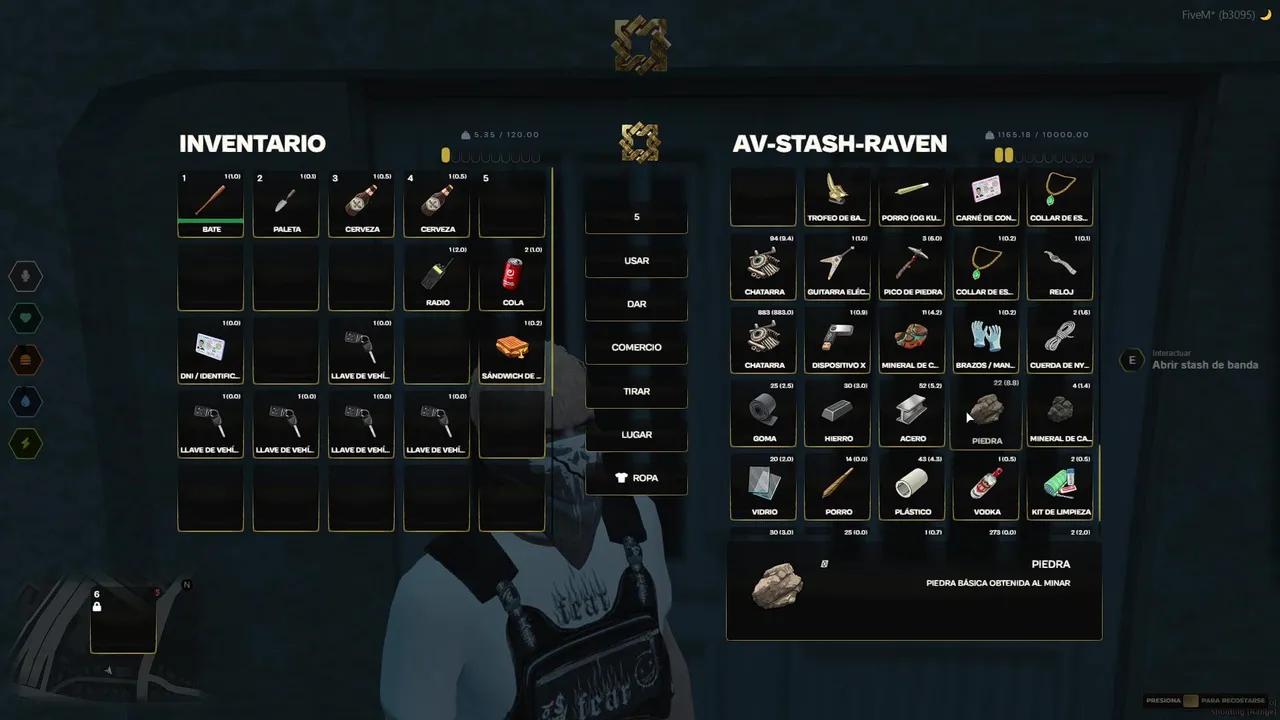The image size is (1280, 720).
Task: Select the DNI identification card slot
Action: point(211,350)
